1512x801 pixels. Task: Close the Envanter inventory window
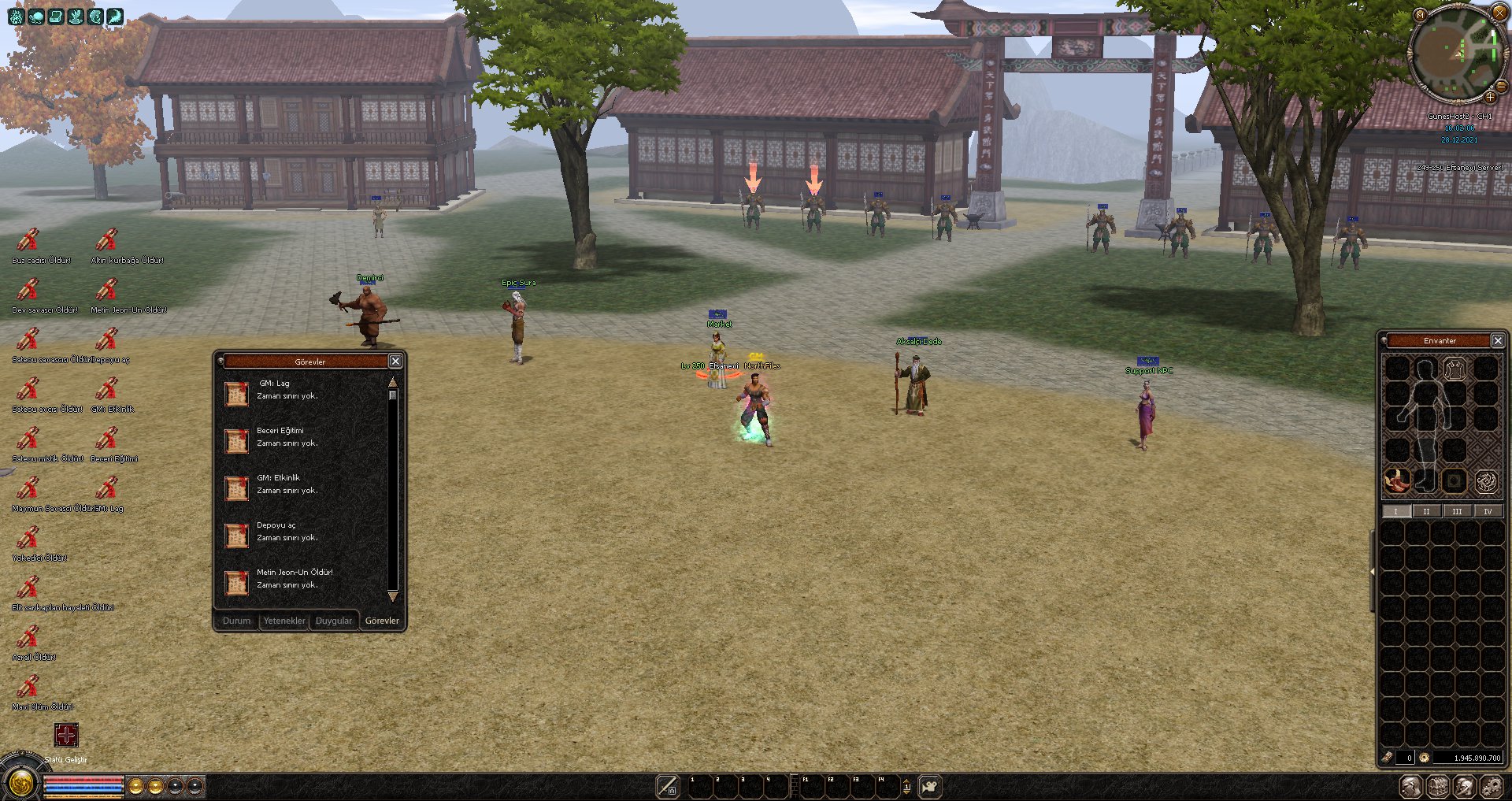pyautogui.click(x=1498, y=340)
